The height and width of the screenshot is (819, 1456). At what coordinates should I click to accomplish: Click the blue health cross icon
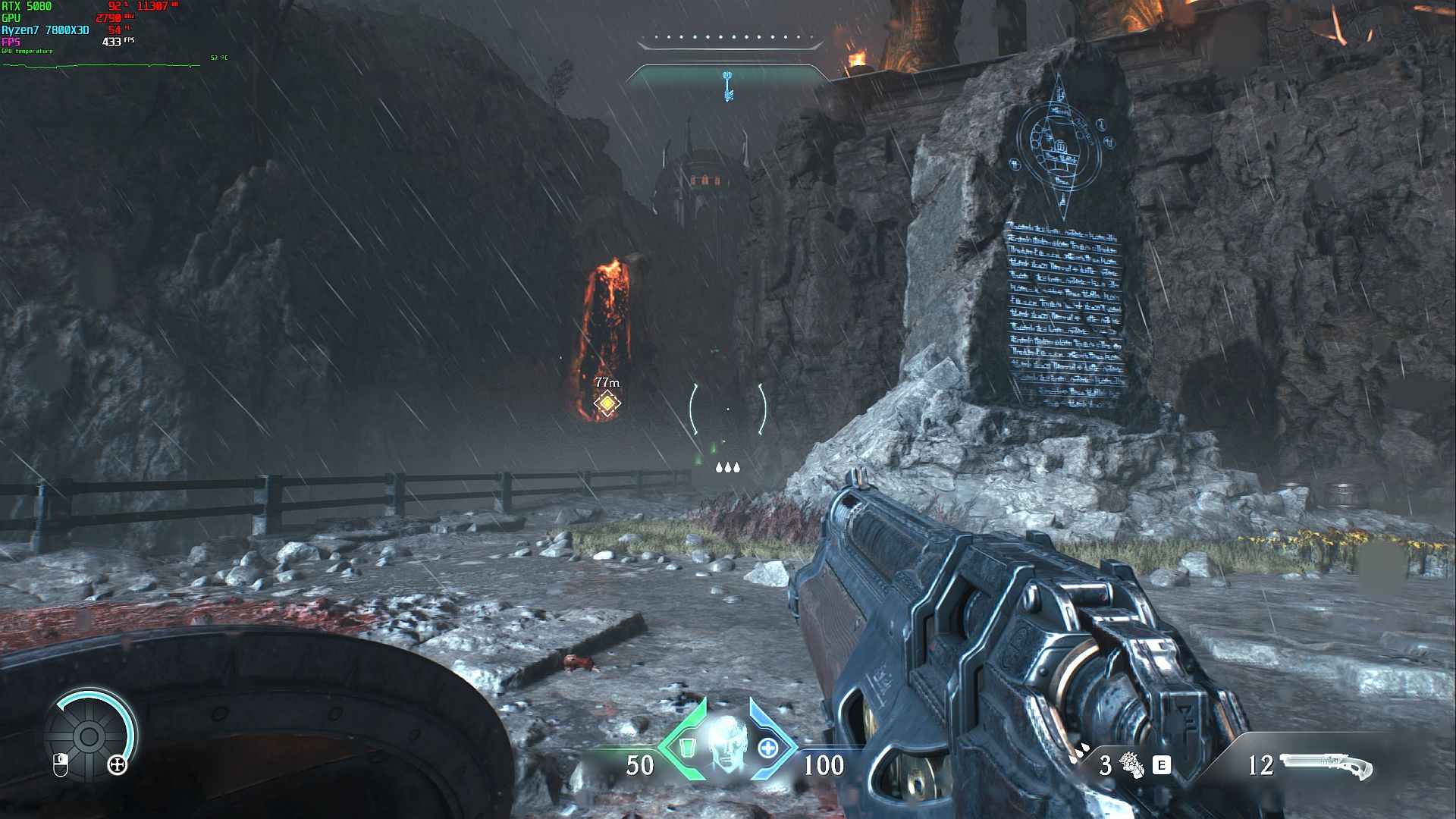point(768,748)
